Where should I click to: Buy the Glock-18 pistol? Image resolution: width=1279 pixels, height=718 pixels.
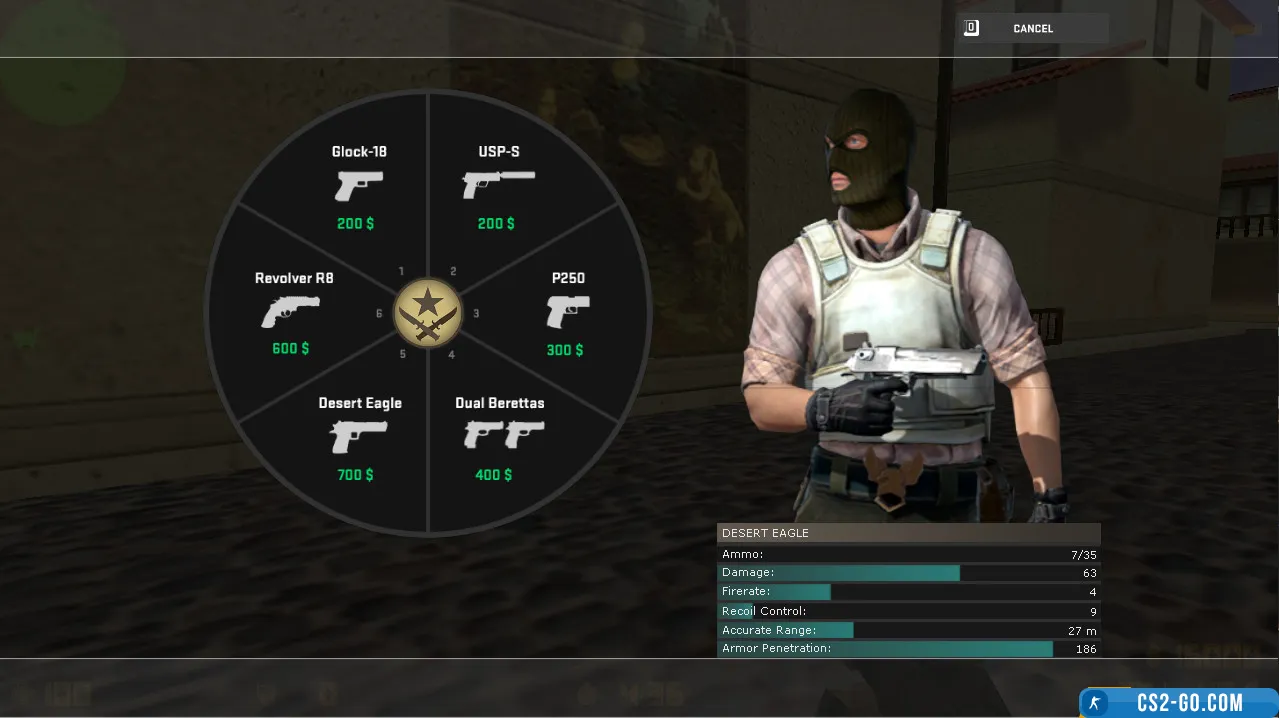tap(359, 186)
